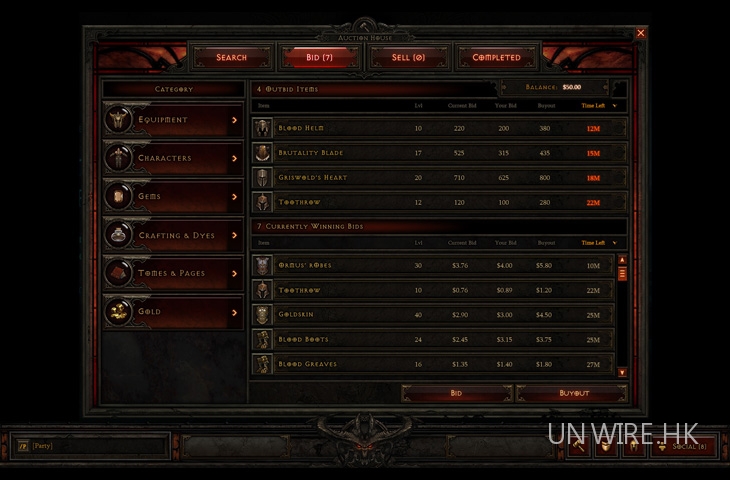Browse the Gems category

point(173,197)
